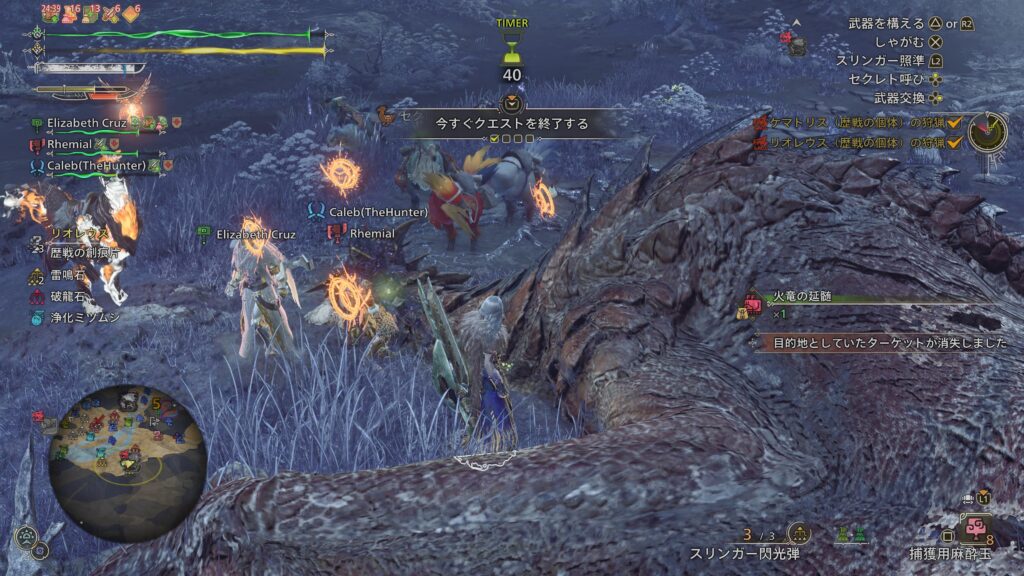Click the ケマトリス hunt objective
The image size is (1024, 576).
[x=849, y=122]
